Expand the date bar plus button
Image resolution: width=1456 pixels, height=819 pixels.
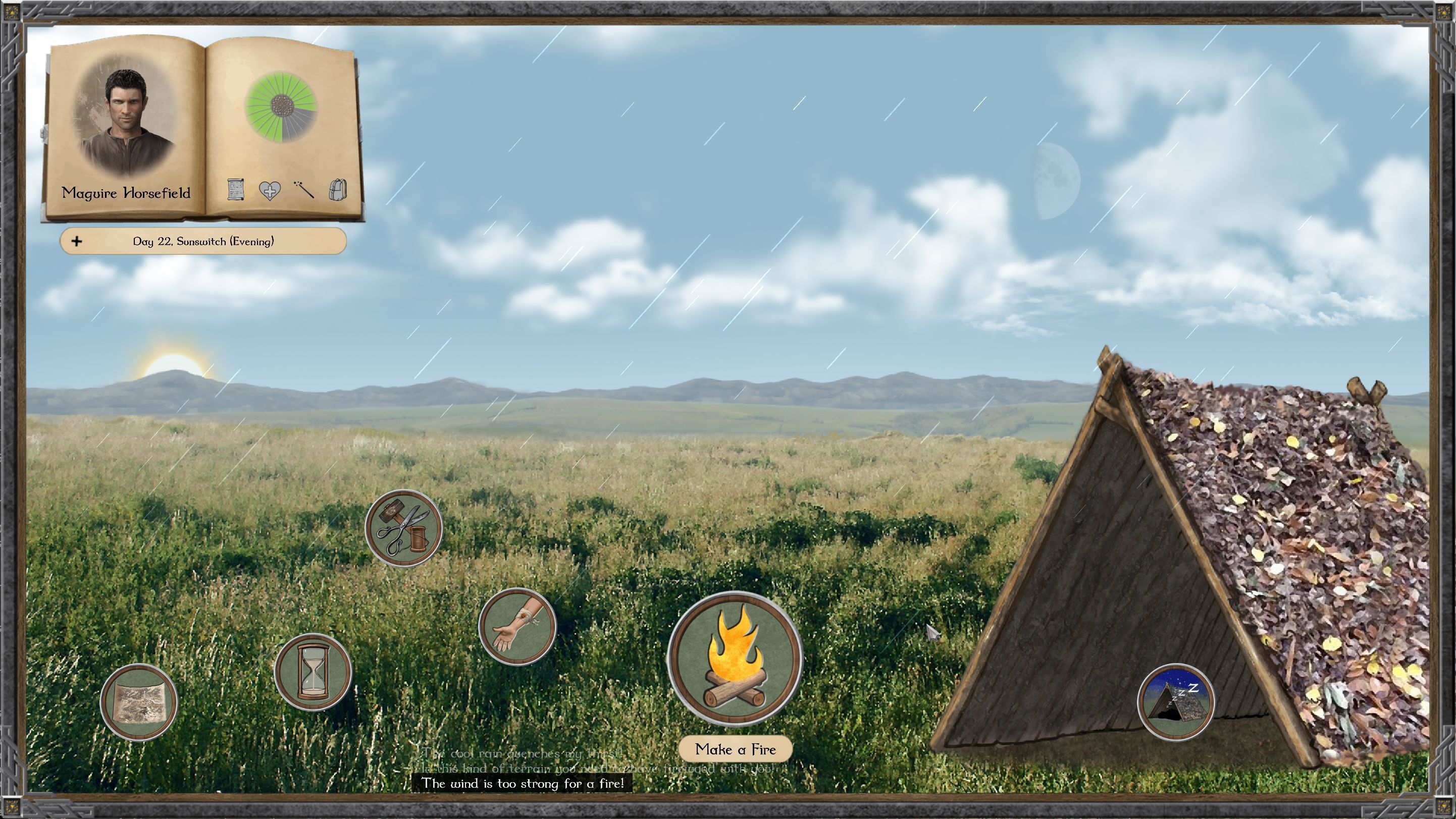[77, 242]
